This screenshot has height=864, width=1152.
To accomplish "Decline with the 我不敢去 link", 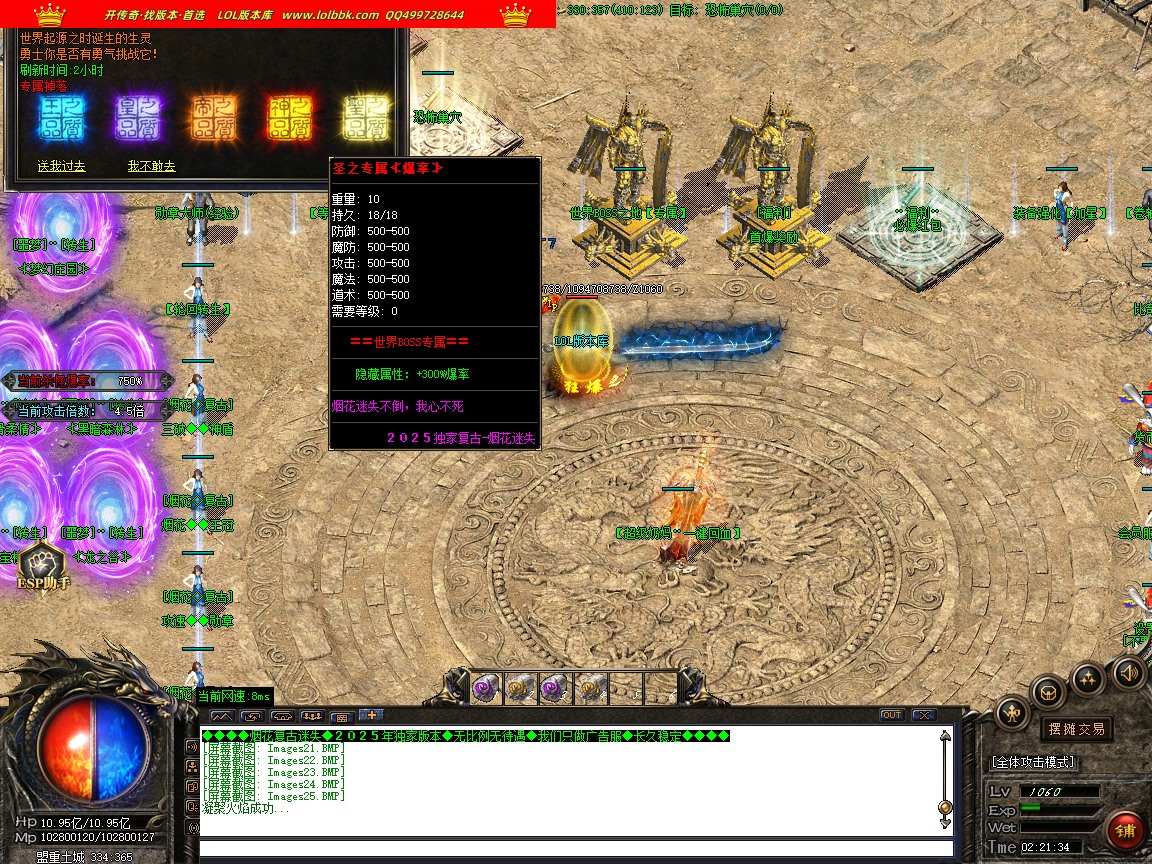I will coord(151,166).
